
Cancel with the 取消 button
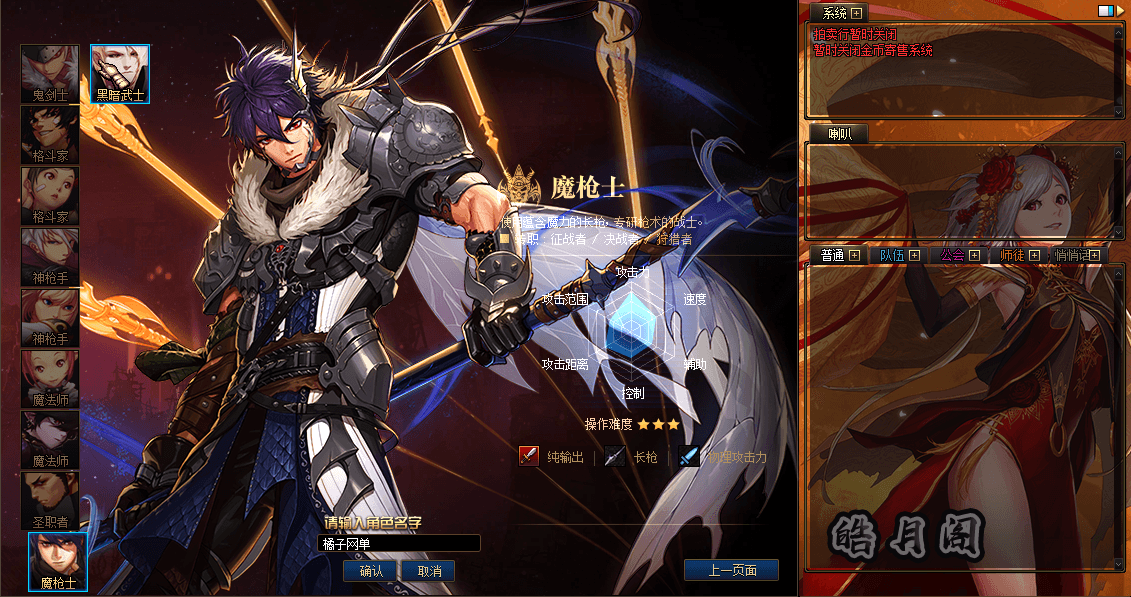pos(429,571)
